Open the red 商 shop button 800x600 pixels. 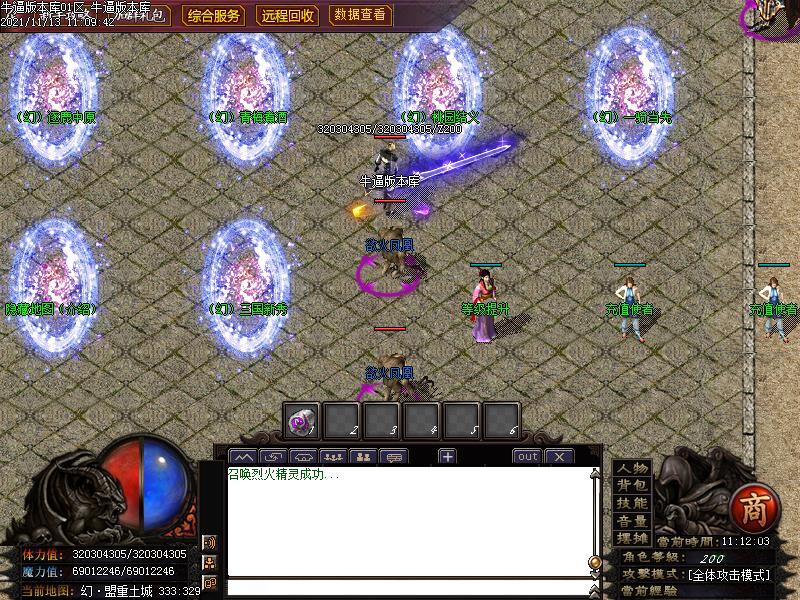pos(748,508)
